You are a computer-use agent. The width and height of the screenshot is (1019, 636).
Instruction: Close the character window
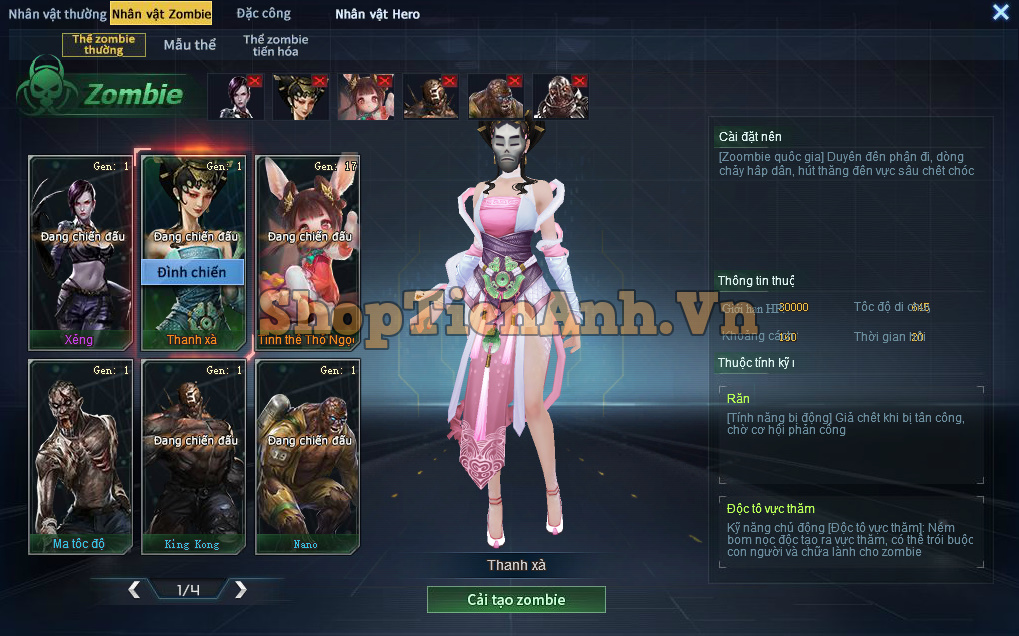click(x=1000, y=12)
